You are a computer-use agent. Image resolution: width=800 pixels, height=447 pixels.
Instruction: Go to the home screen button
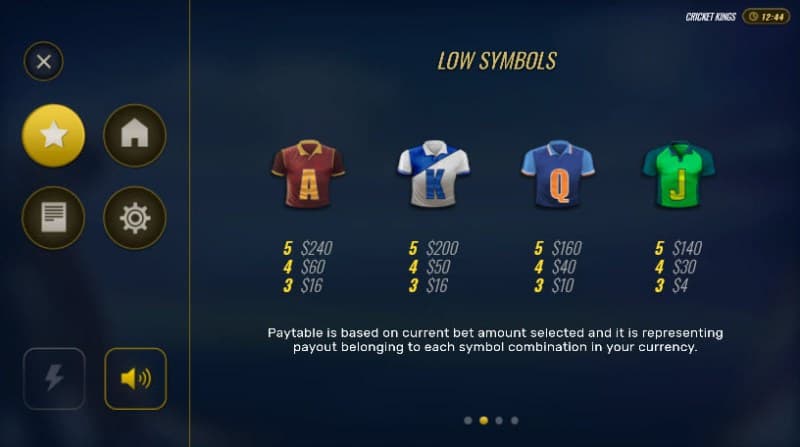[x=135, y=136]
